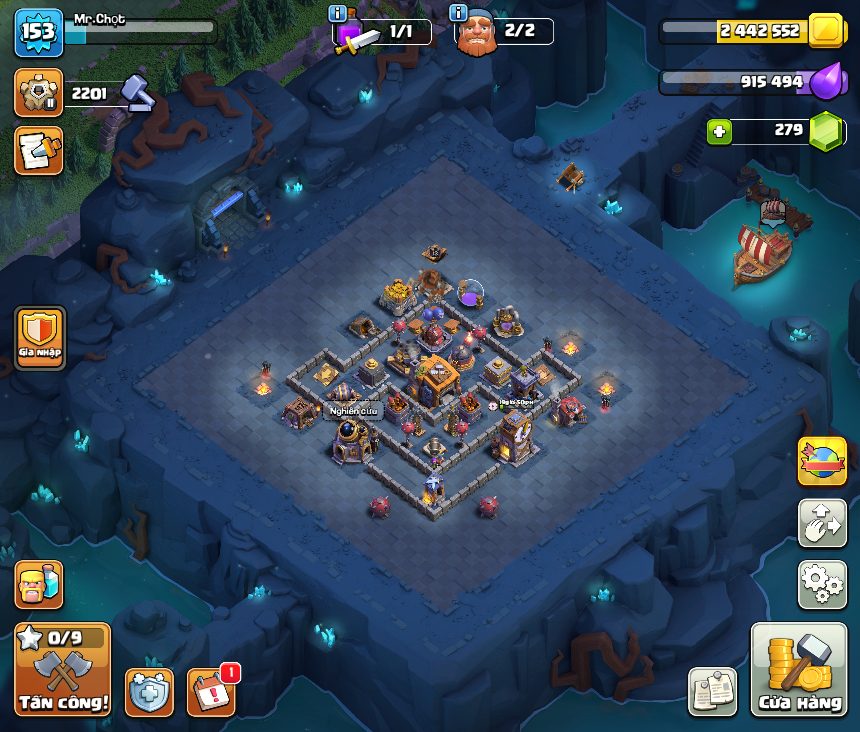860x732 pixels.
Task: Open the settings gear menu
Action: point(822,585)
